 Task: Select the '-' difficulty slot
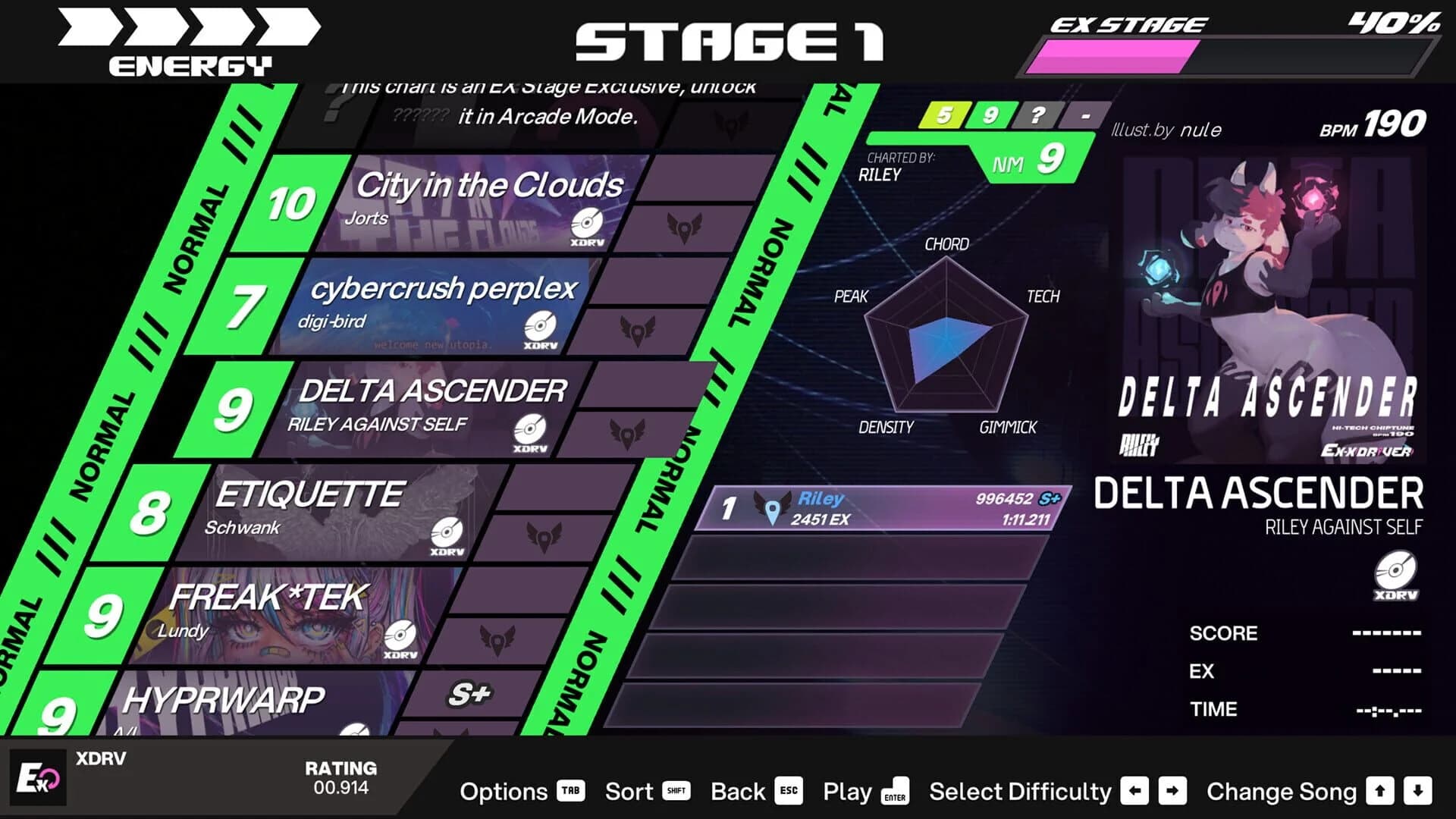click(1086, 116)
